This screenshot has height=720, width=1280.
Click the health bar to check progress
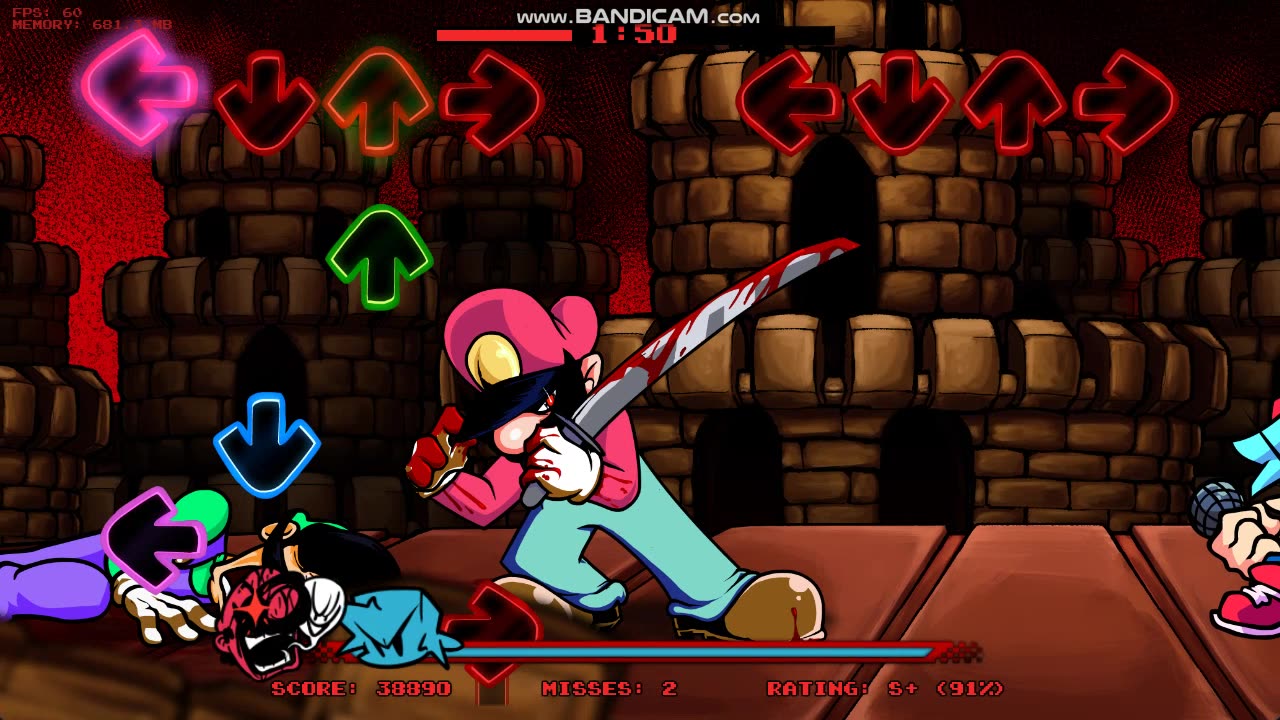(700, 650)
